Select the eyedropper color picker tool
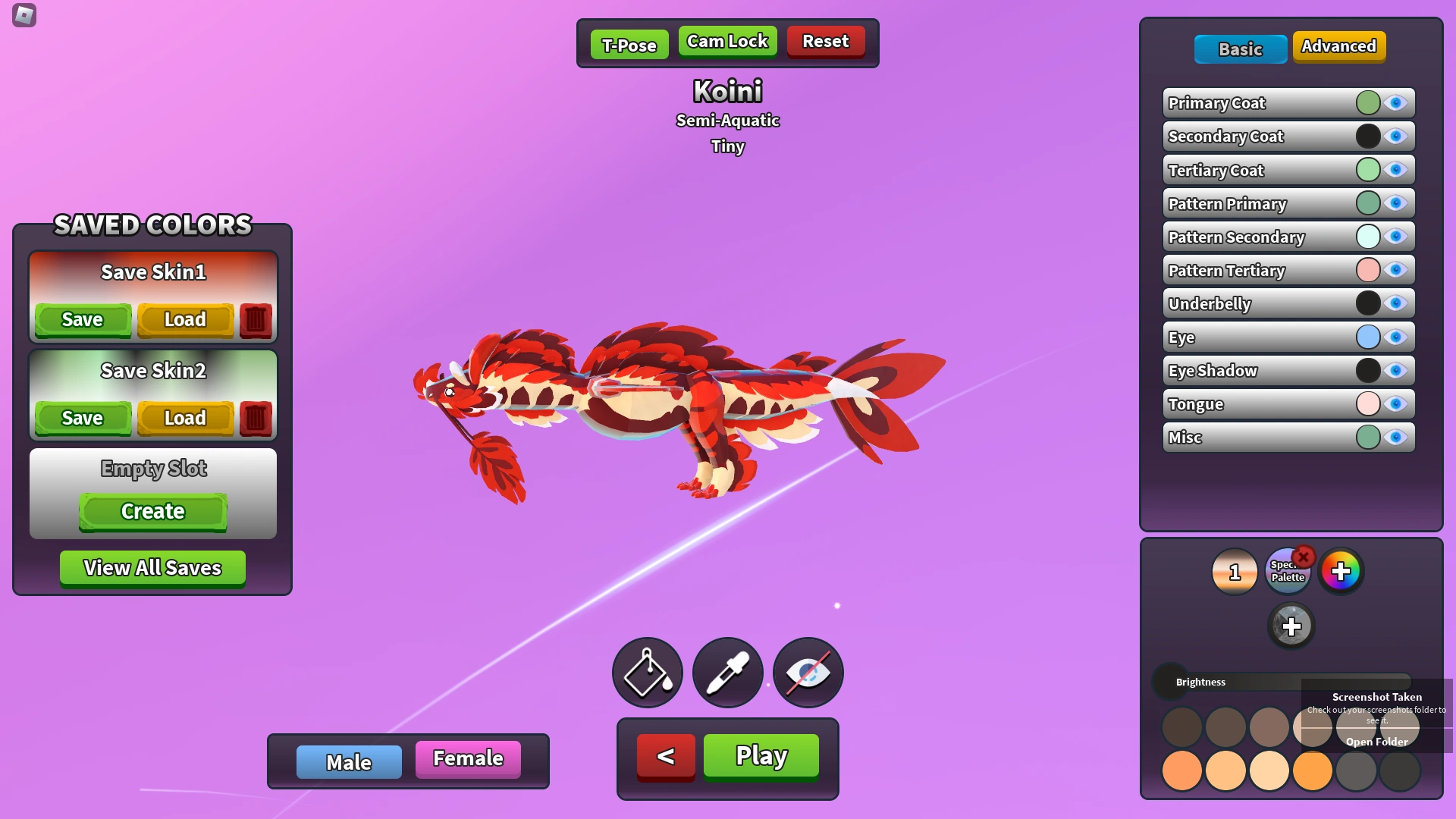The width and height of the screenshot is (1456, 819). (727, 673)
